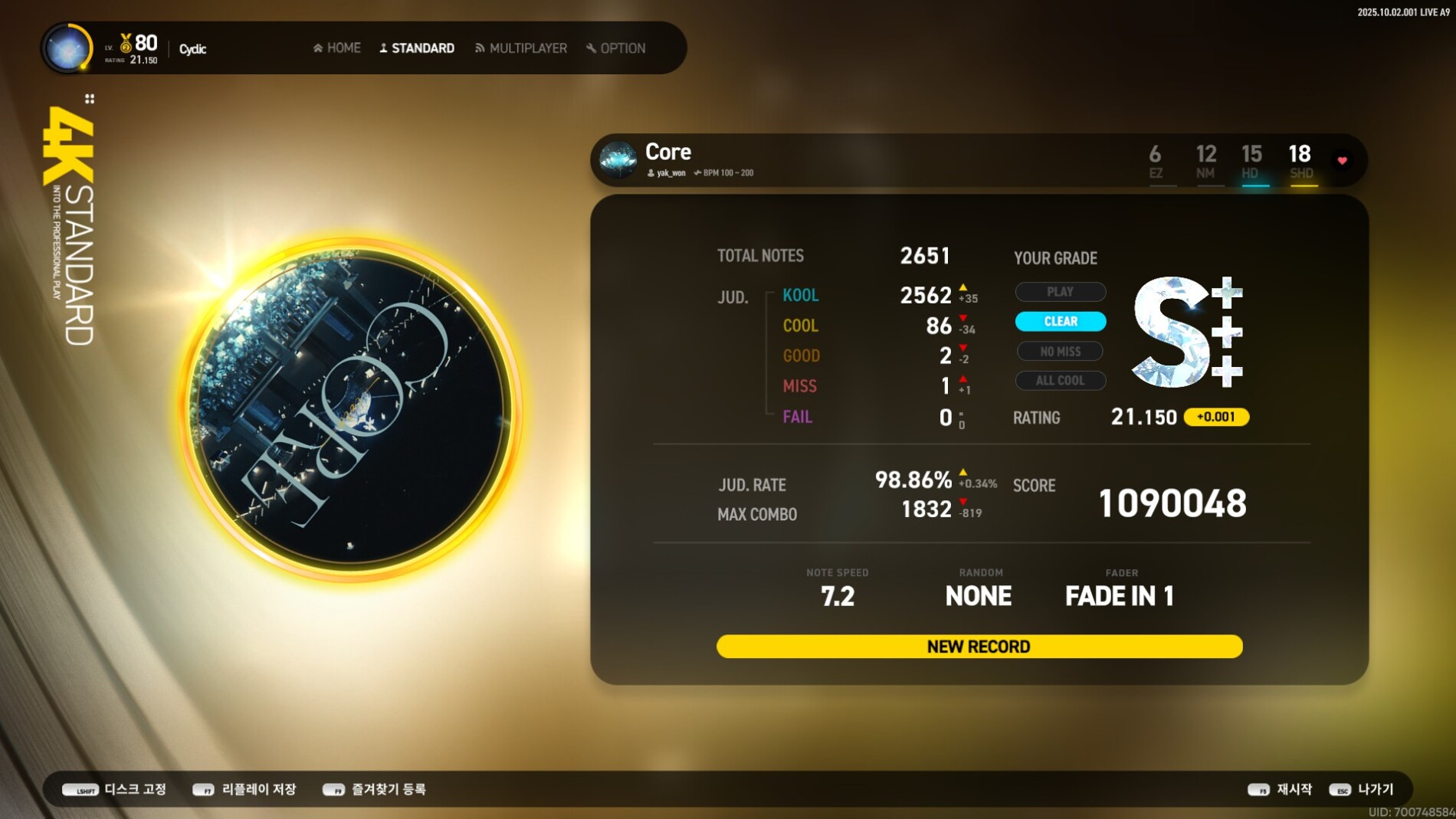Exit results with 나가기
Viewport: 1456px width, 819px height.
(1362, 789)
